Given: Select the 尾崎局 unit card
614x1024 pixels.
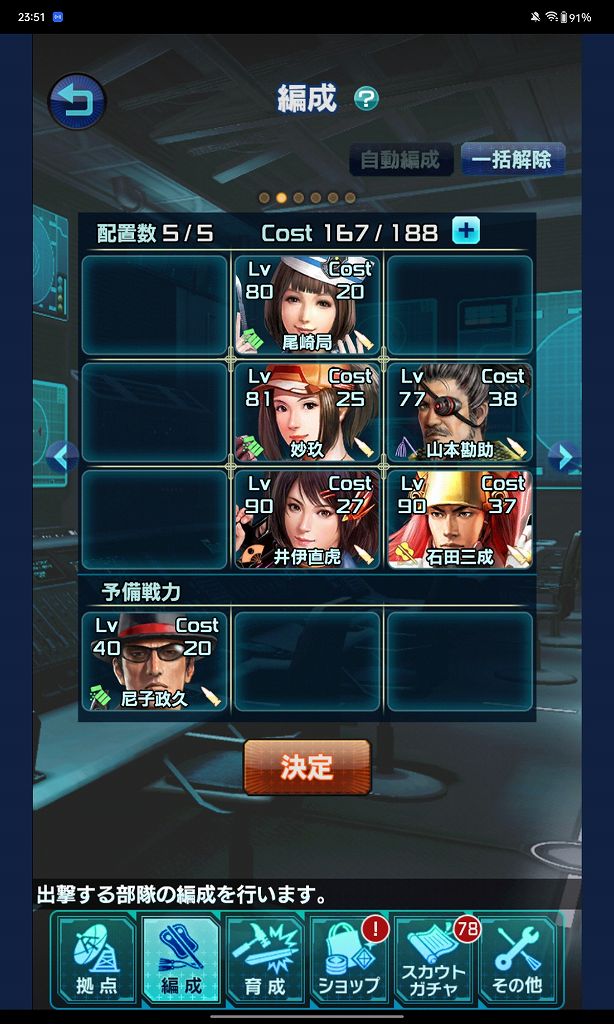Looking at the screenshot, I should click(x=307, y=305).
